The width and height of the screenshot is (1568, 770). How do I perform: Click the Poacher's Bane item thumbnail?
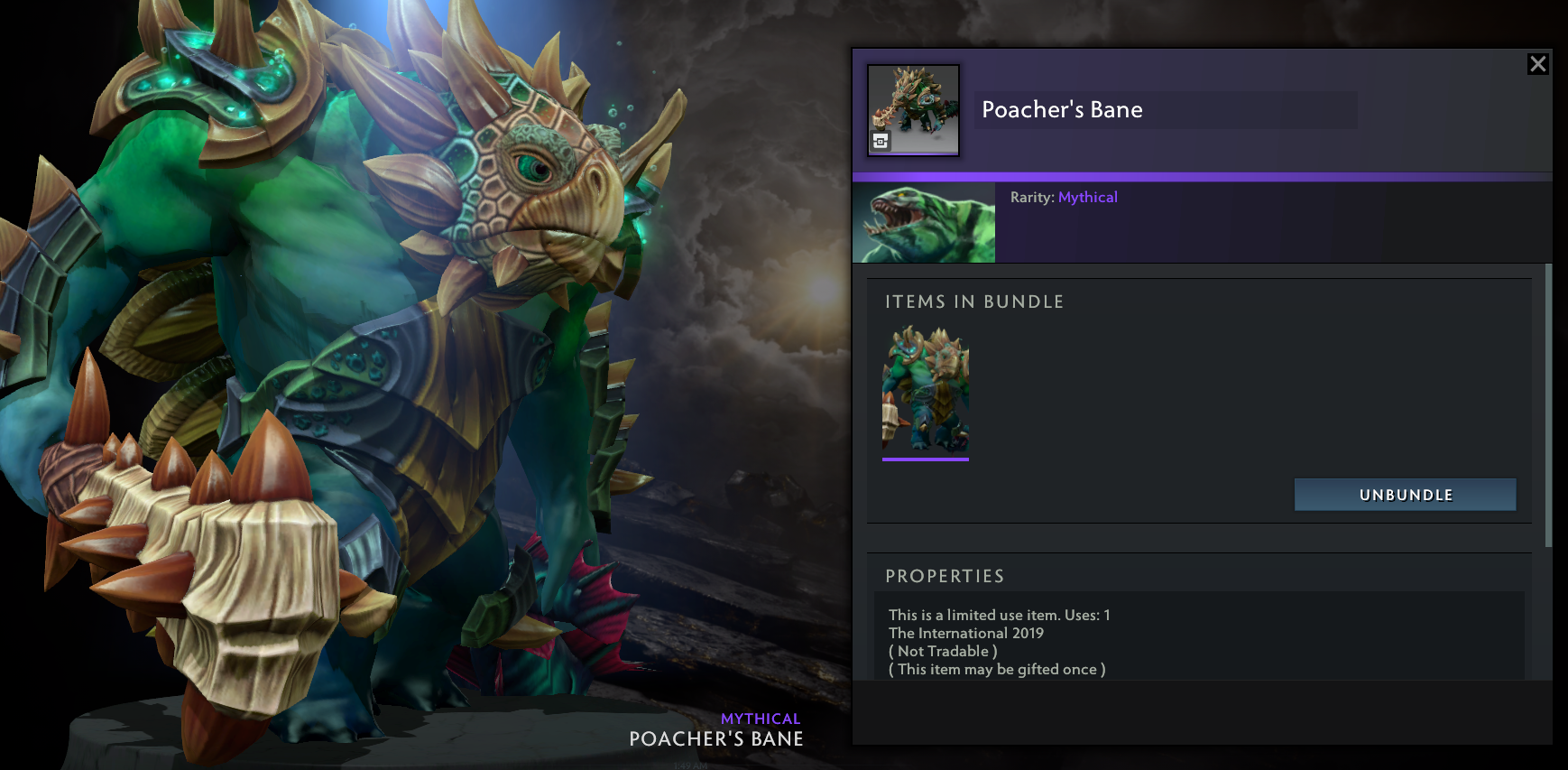[x=913, y=110]
